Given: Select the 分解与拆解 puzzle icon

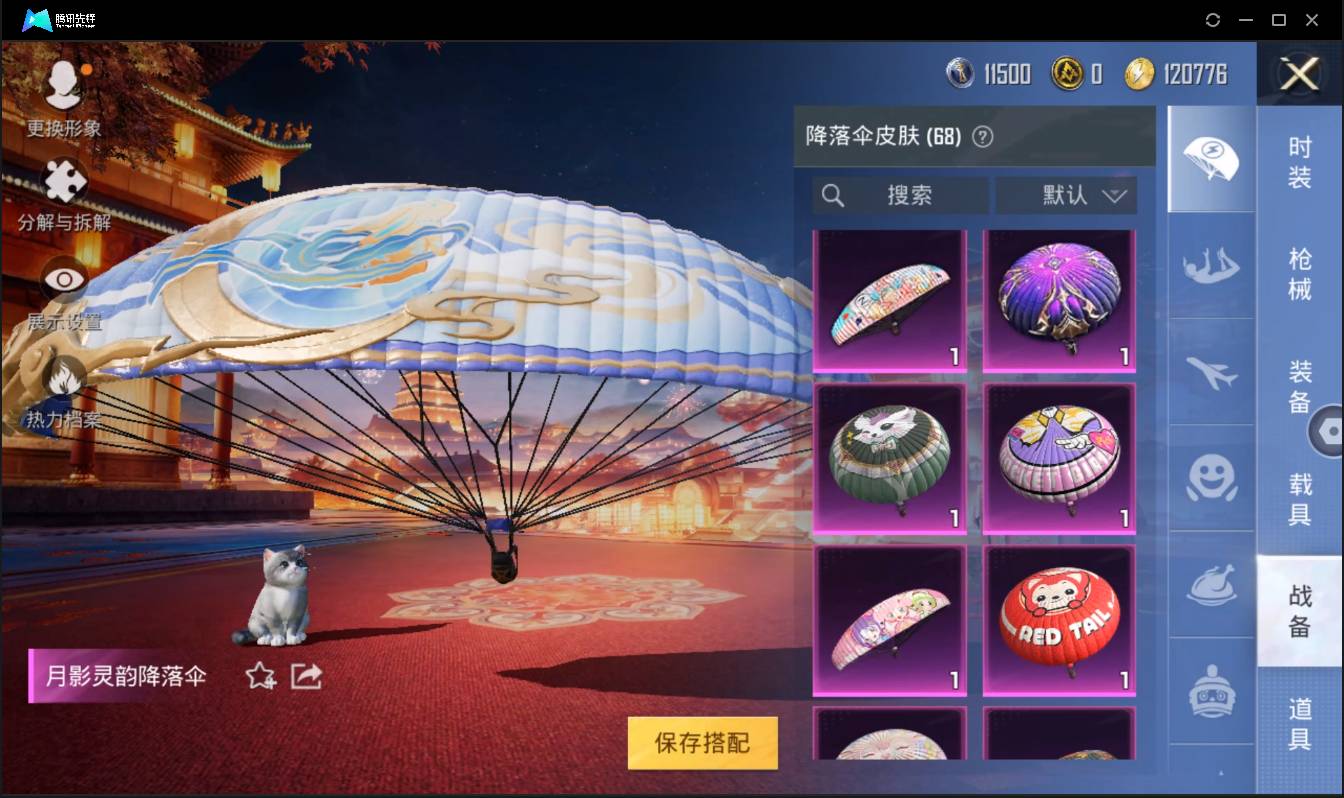Looking at the screenshot, I should (x=62, y=183).
